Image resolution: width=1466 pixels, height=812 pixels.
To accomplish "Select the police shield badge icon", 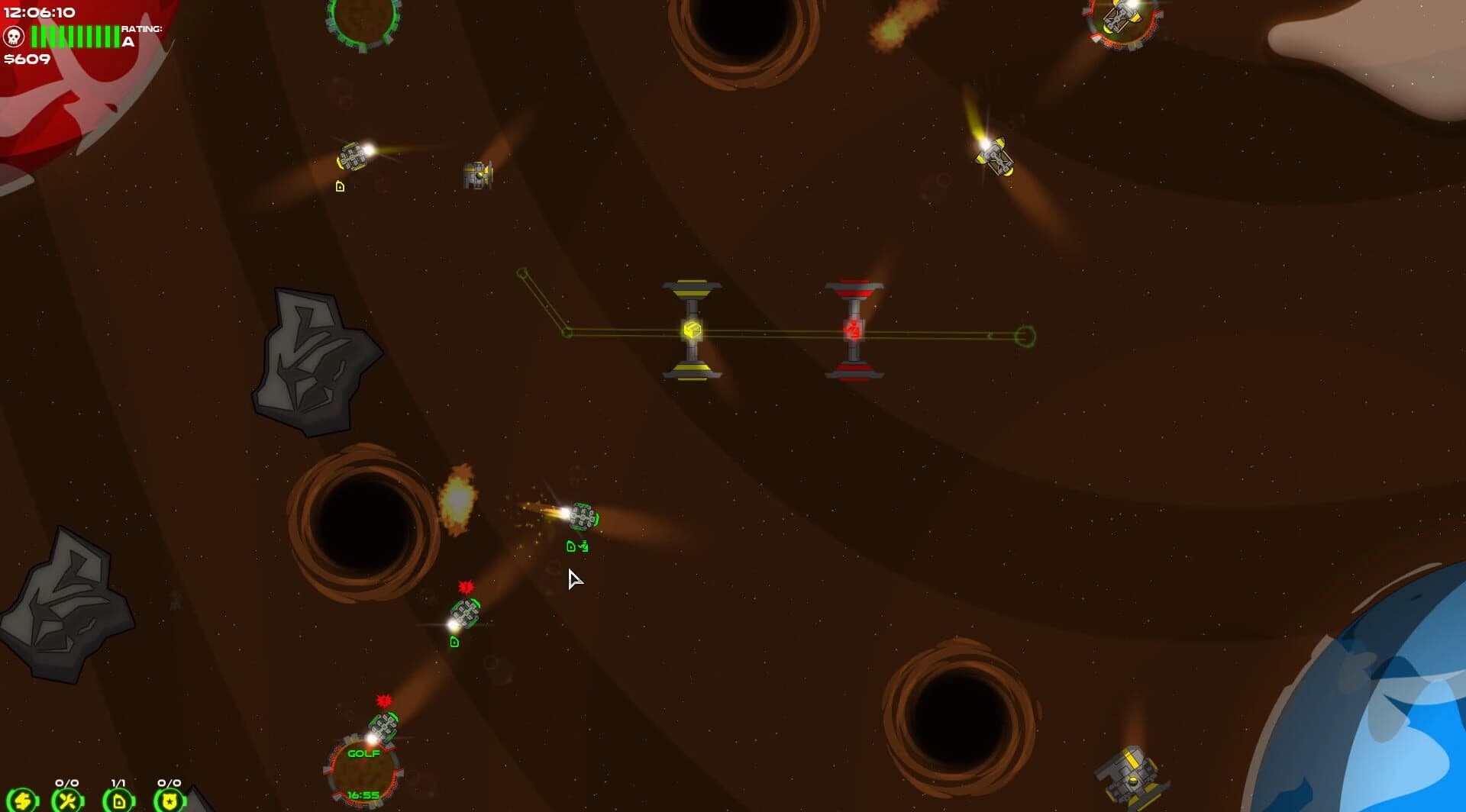I will click(170, 799).
